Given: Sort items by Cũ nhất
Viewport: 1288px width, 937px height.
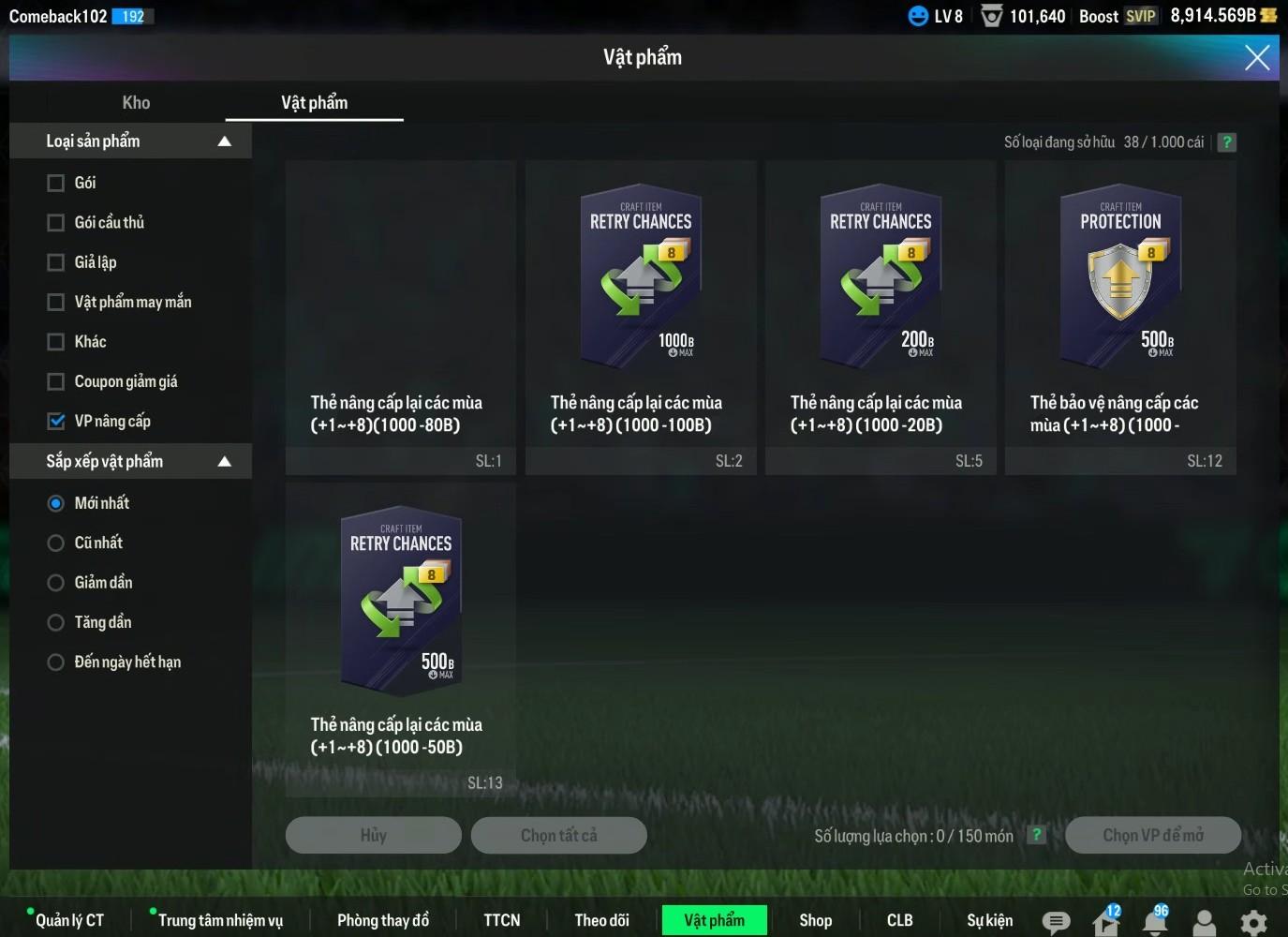Looking at the screenshot, I should coord(56,543).
